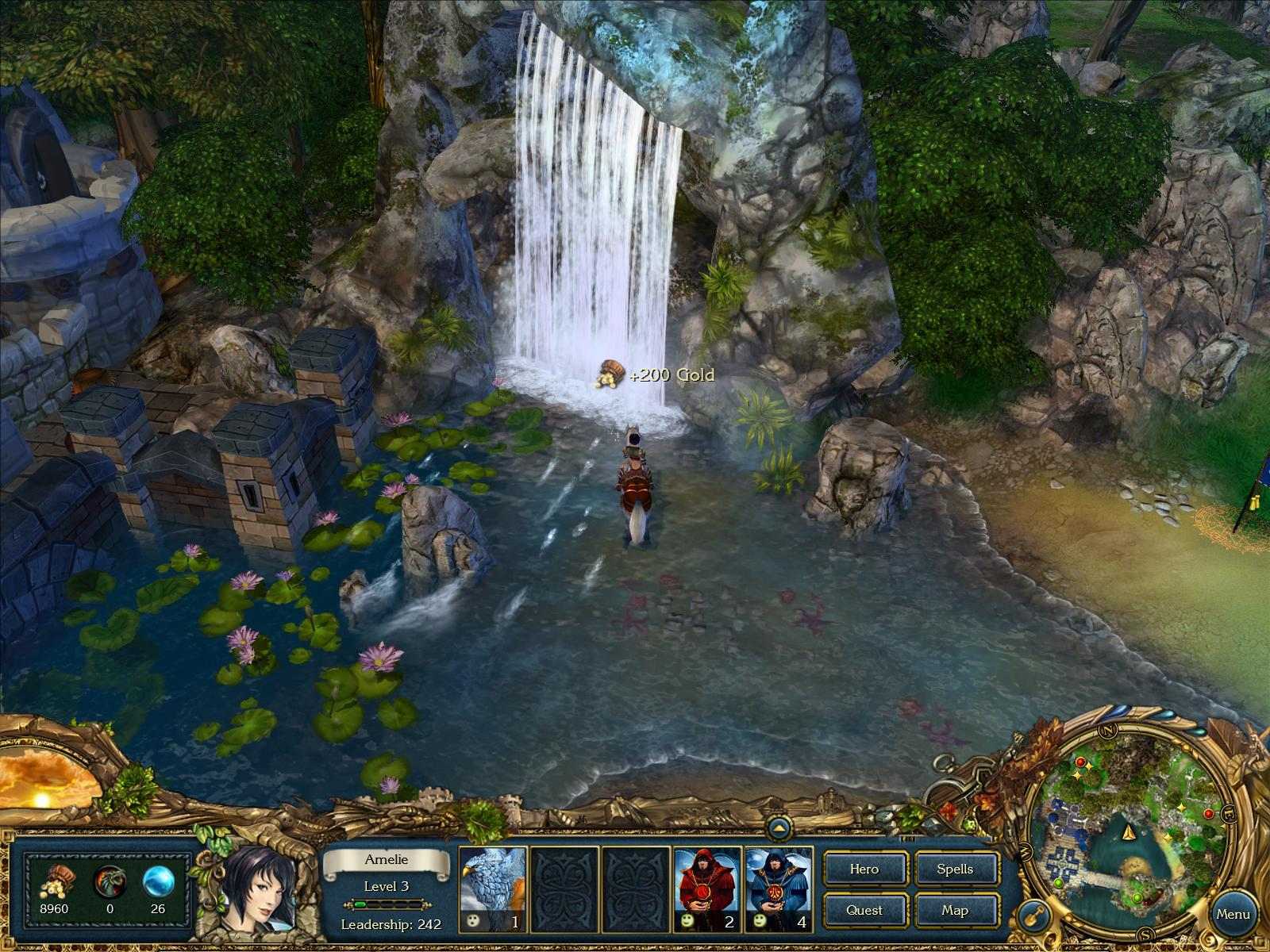Click the morale smiley on the Priest card

point(687,922)
